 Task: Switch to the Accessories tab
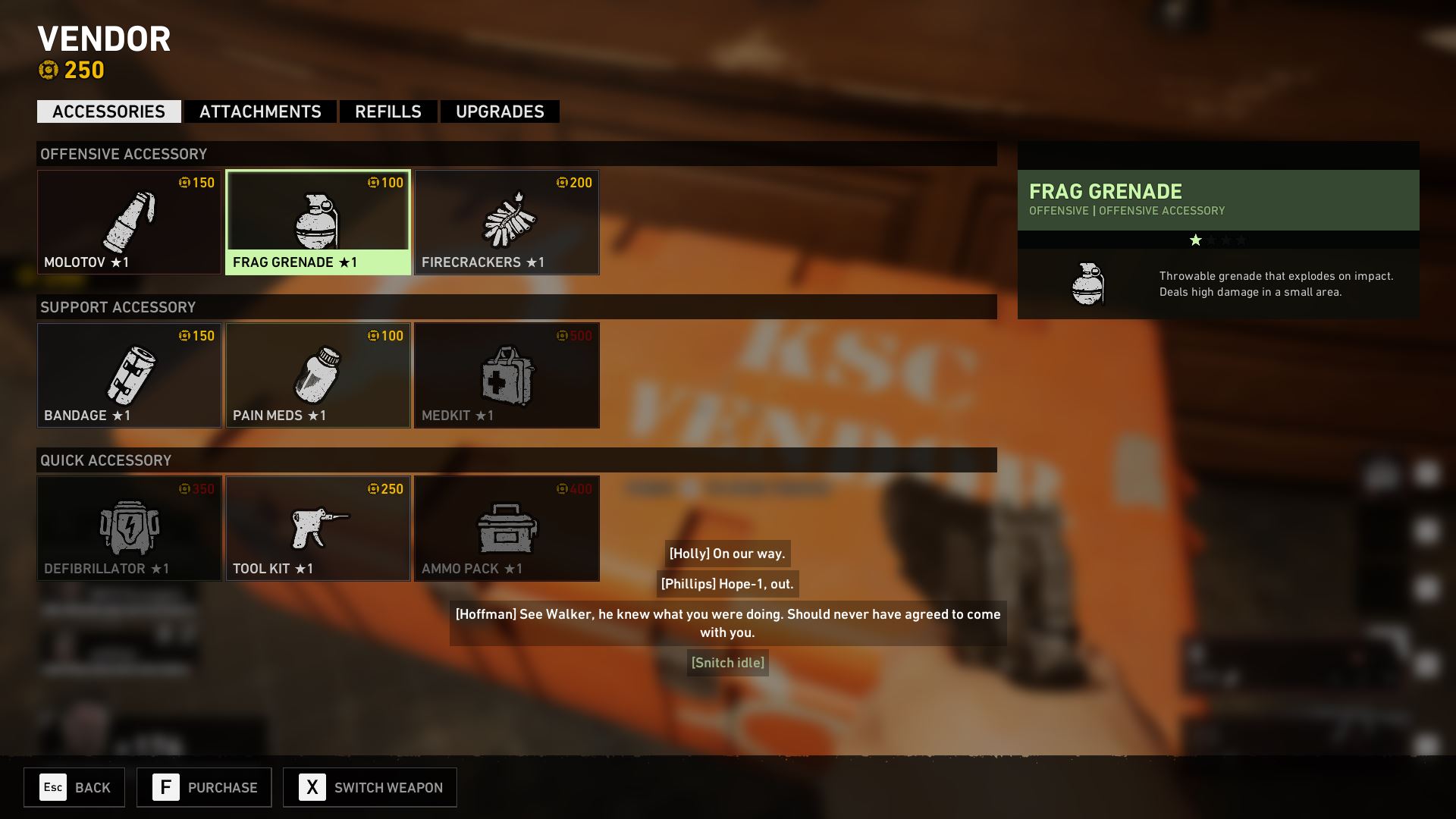tap(108, 111)
